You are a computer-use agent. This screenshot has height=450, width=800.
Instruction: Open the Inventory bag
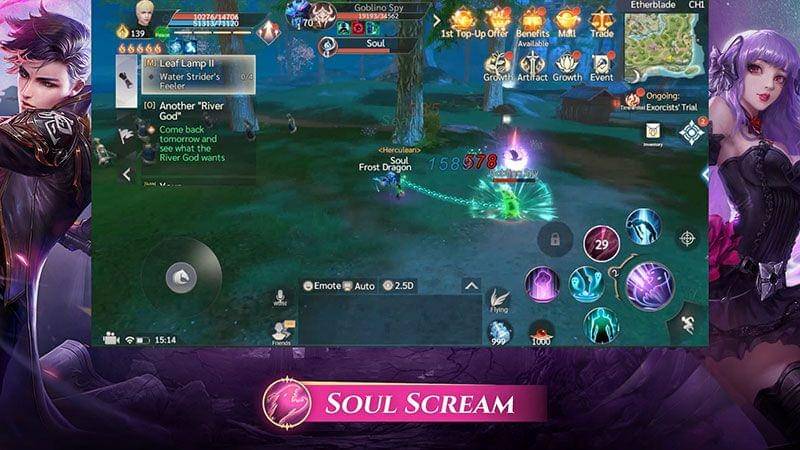(652, 133)
